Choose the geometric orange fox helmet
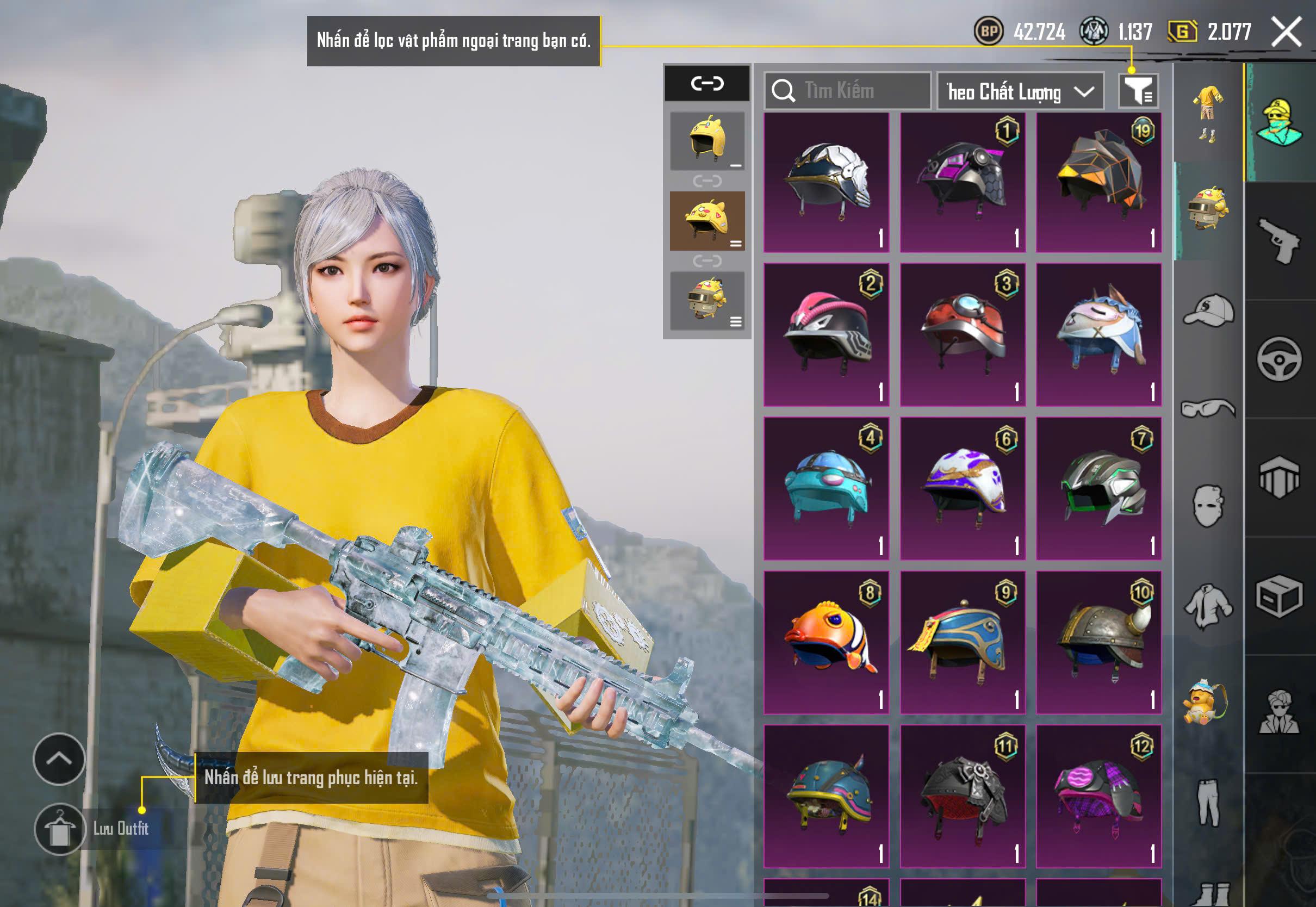Screen dimensions: 1316x907 point(1098,182)
